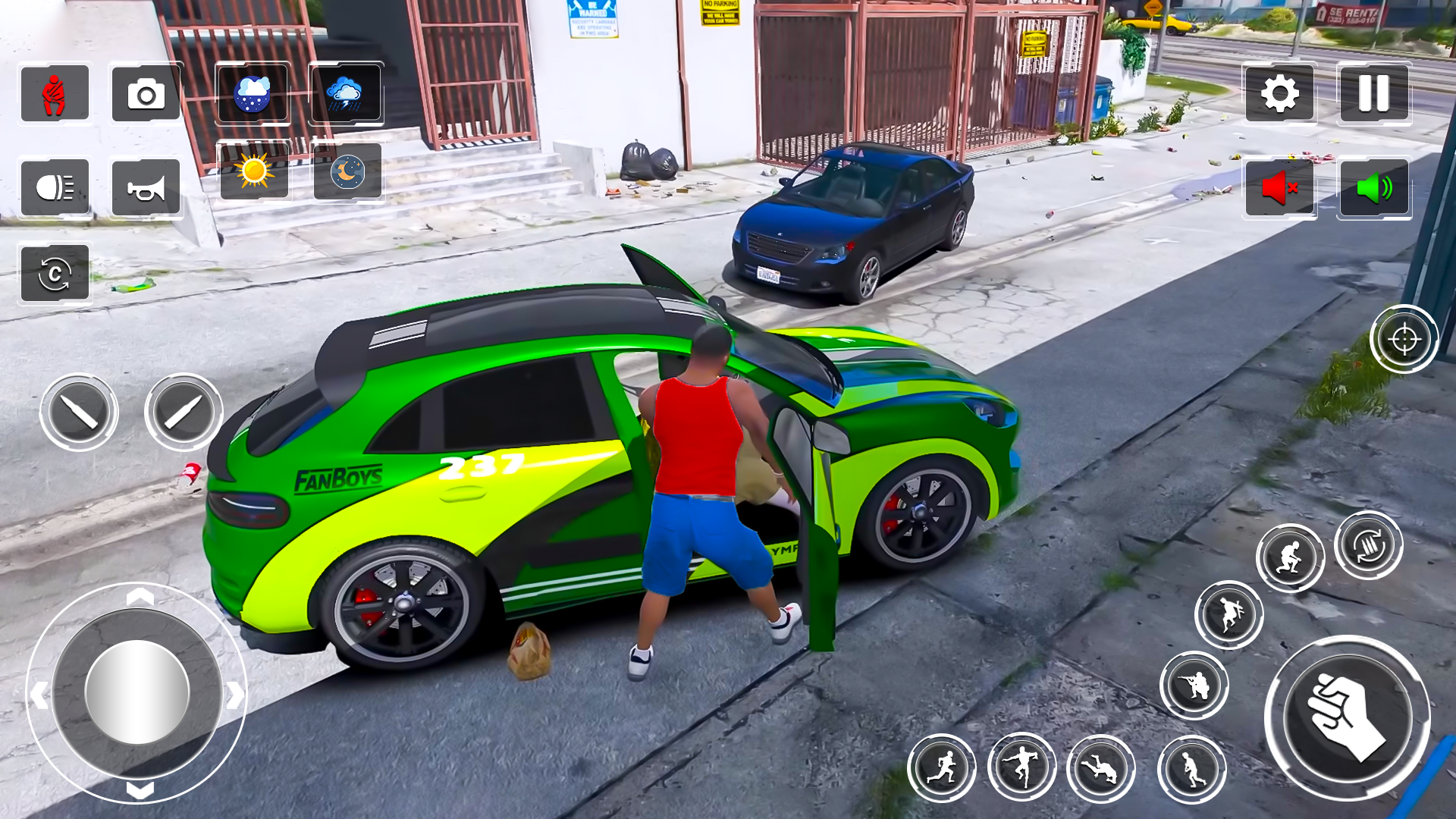Viewport: 1456px width, 819px height.
Task: Pause the game
Action: (x=1373, y=94)
